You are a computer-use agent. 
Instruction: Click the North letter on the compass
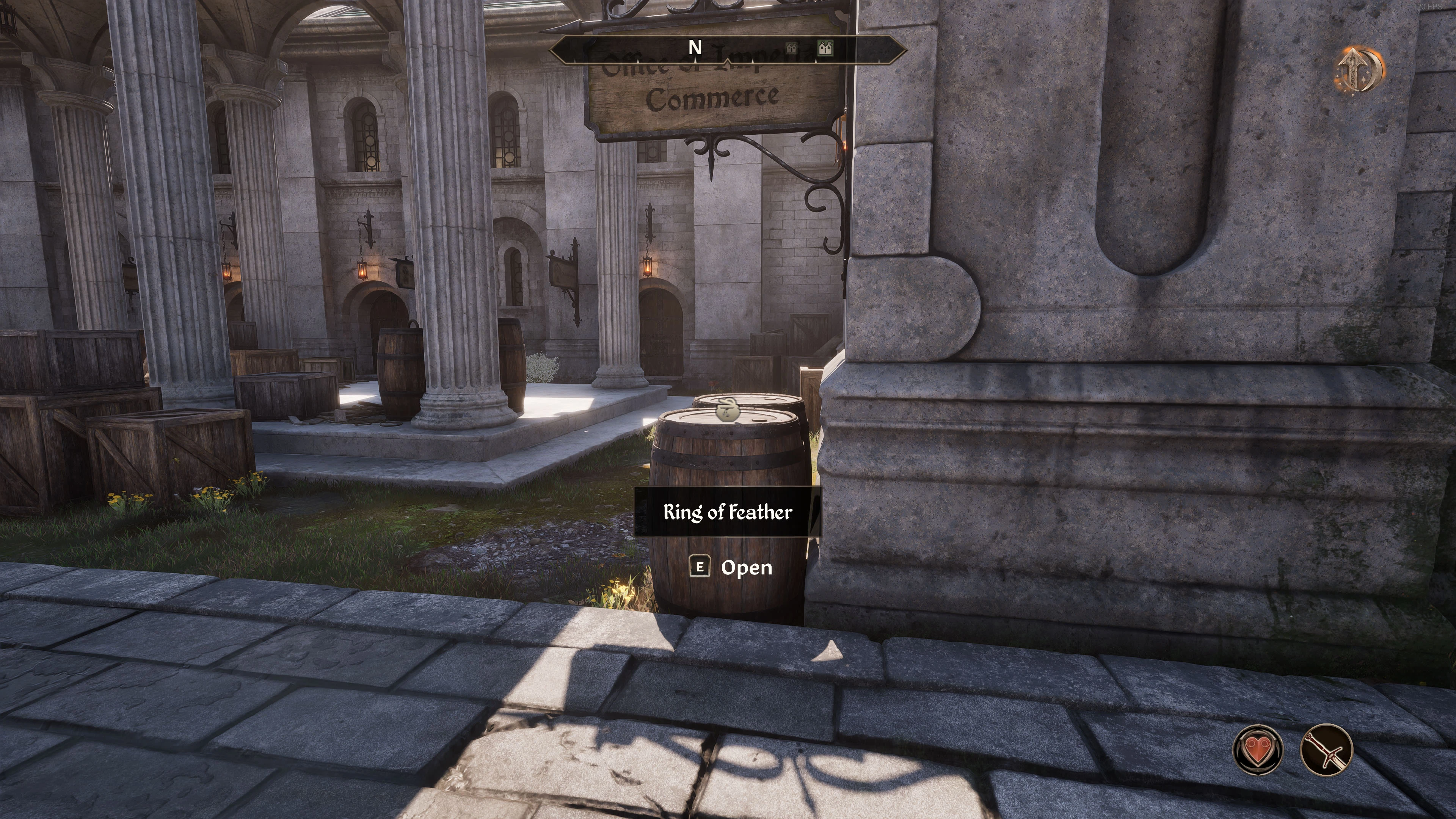point(695,48)
